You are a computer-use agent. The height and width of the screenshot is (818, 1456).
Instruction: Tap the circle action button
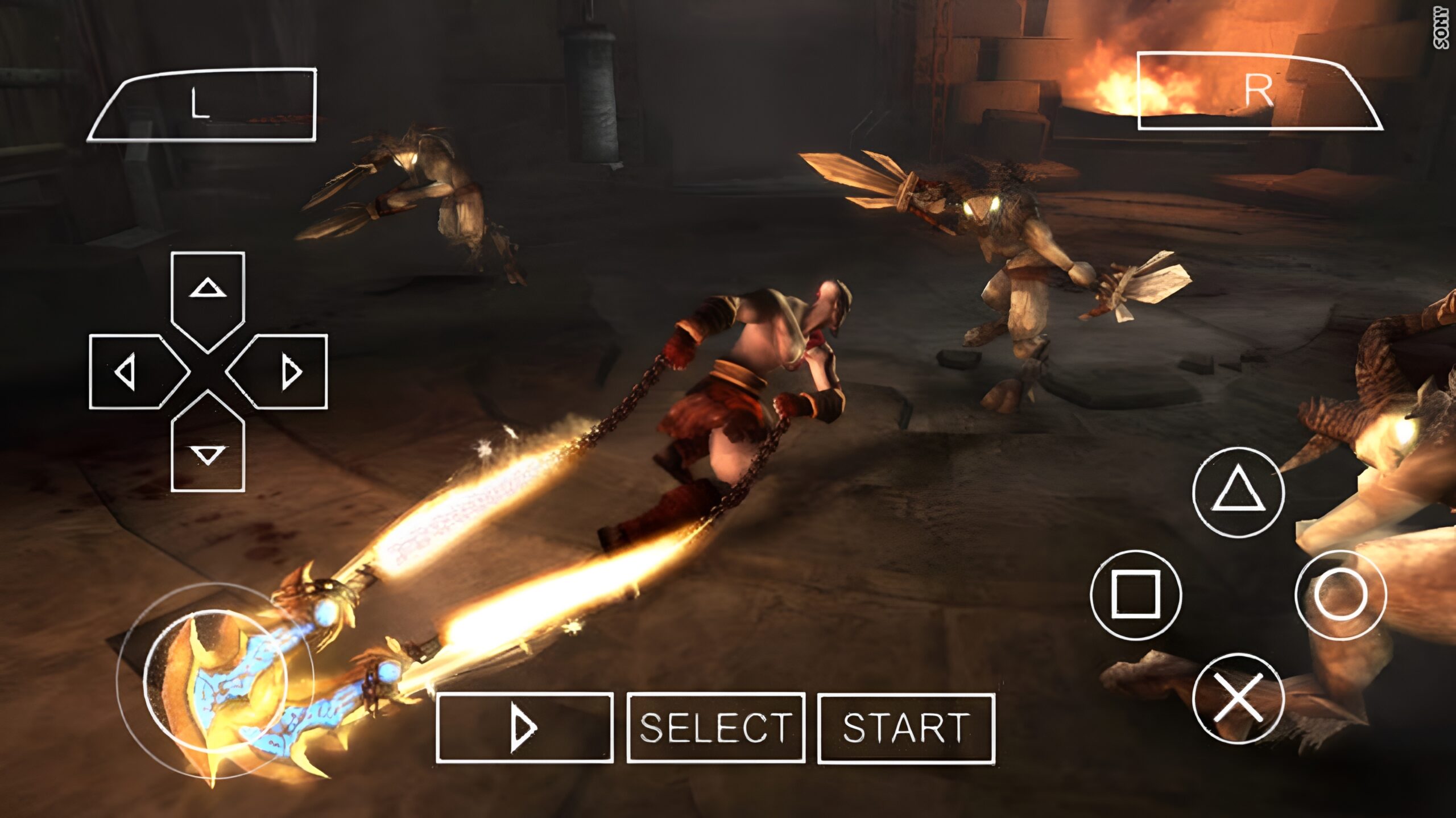(1341, 595)
